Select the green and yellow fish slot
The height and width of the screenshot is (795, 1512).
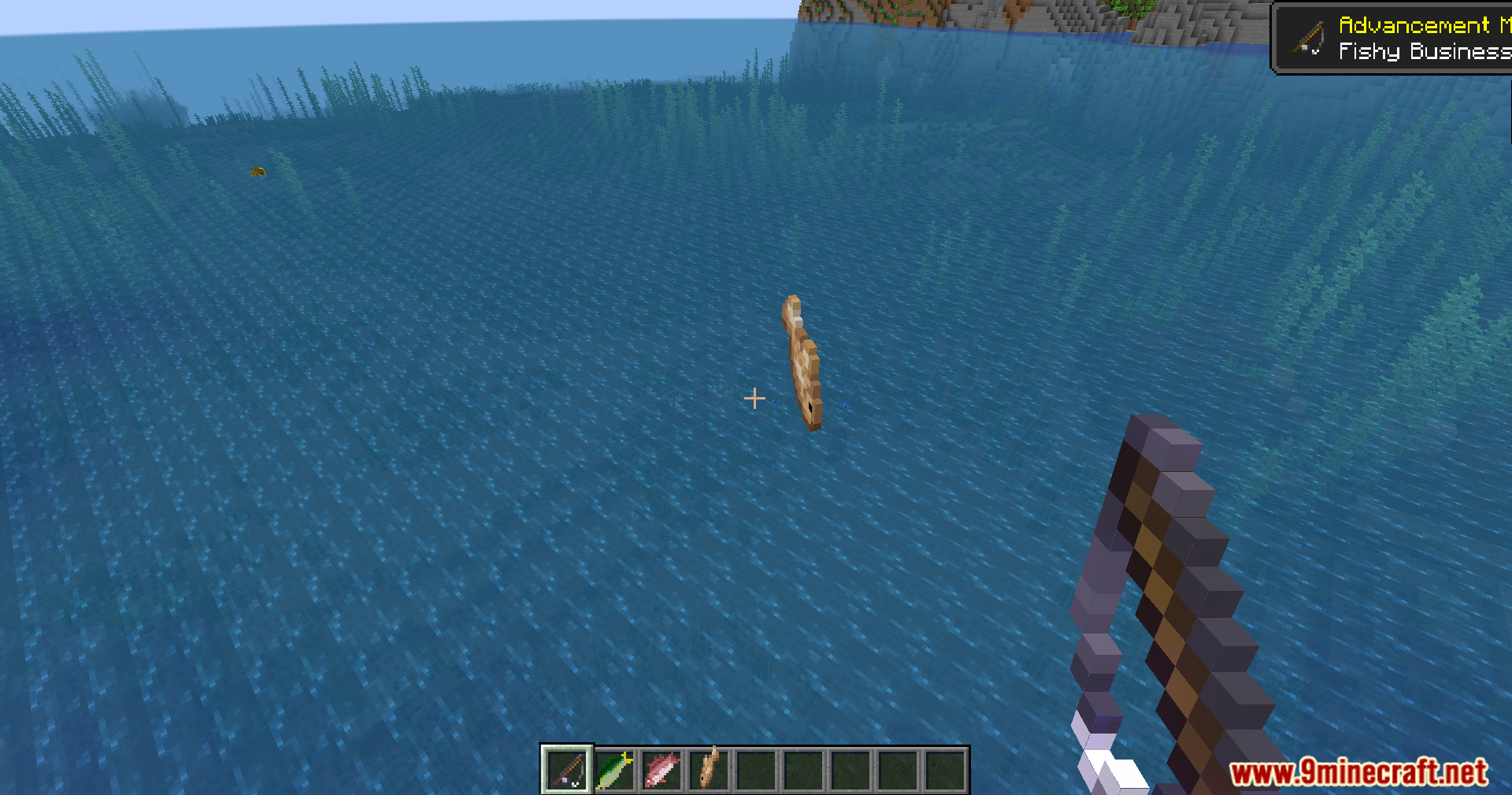(x=614, y=769)
